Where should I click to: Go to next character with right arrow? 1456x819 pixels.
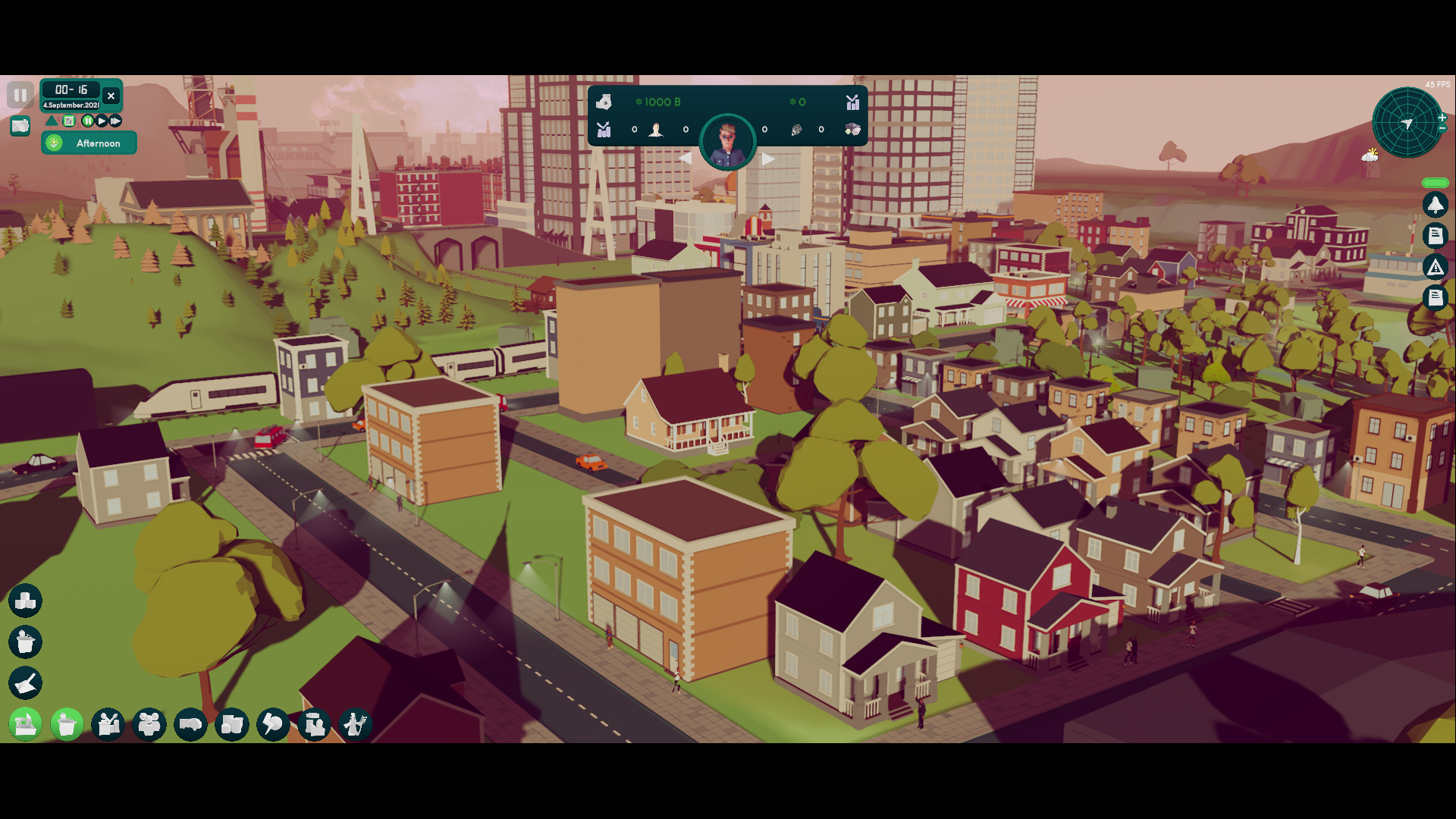[x=768, y=158]
